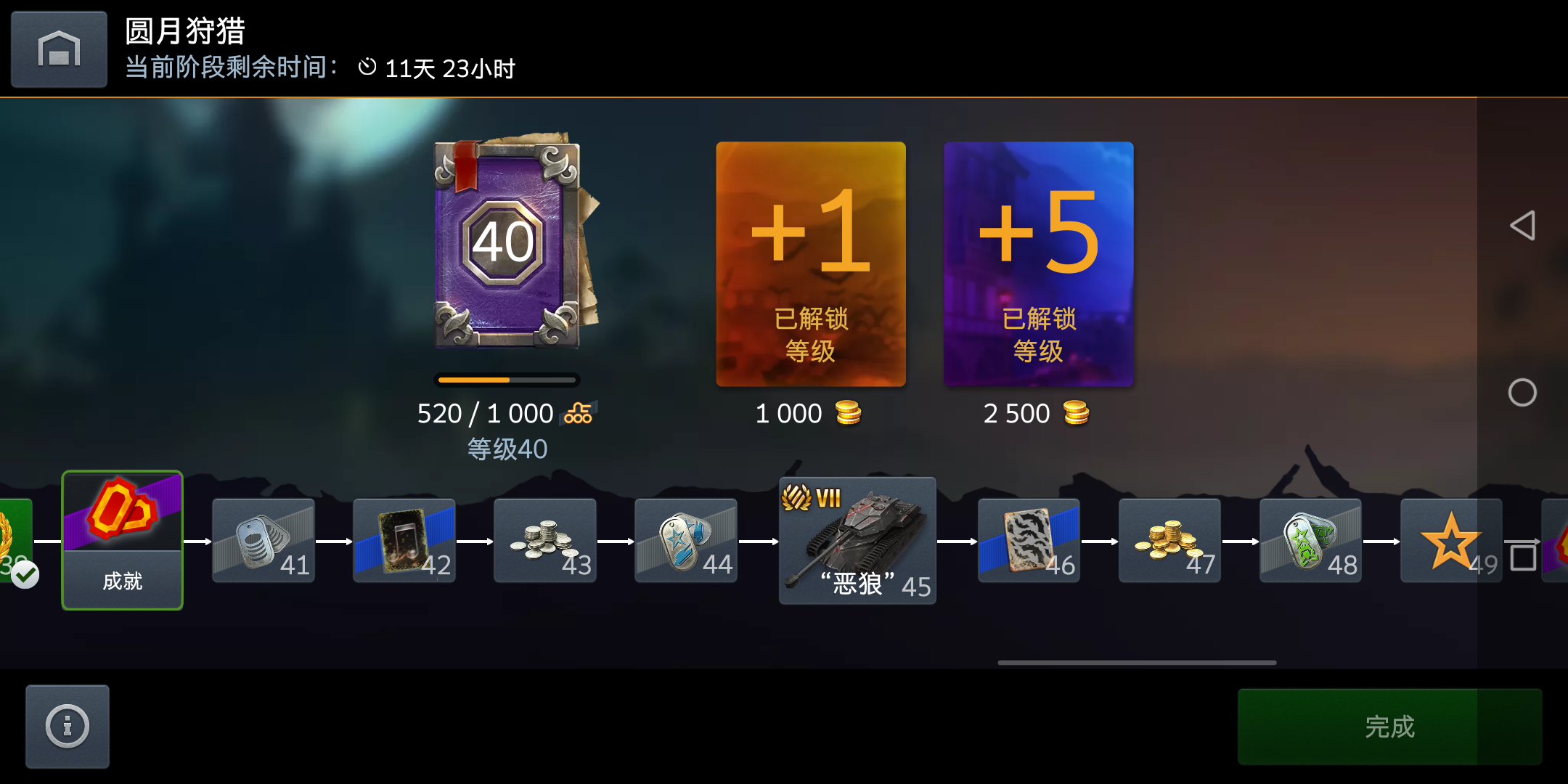
Task: Click the home icon top left
Action: [x=58, y=49]
